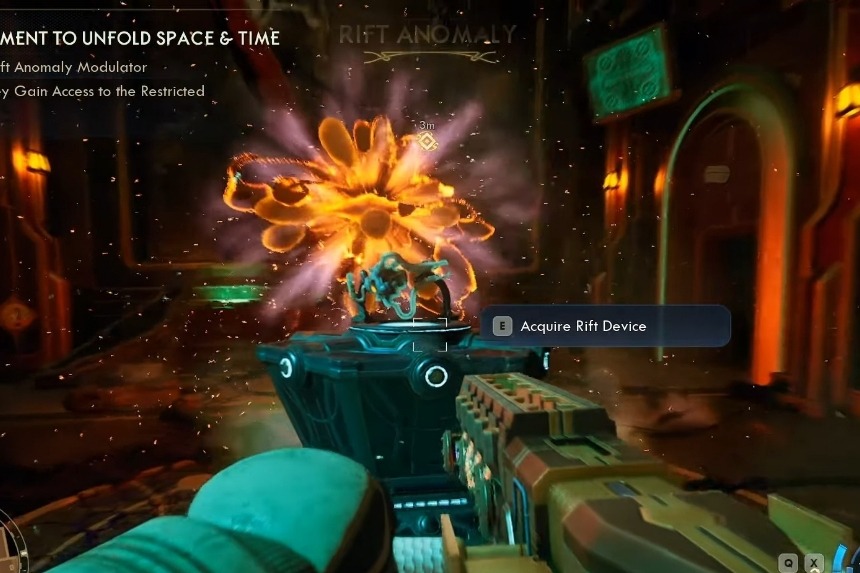The width and height of the screenshot is (860, 573).
Task: Click the Rift Anomaly Modulator objective line
Action: coord(74,67)
